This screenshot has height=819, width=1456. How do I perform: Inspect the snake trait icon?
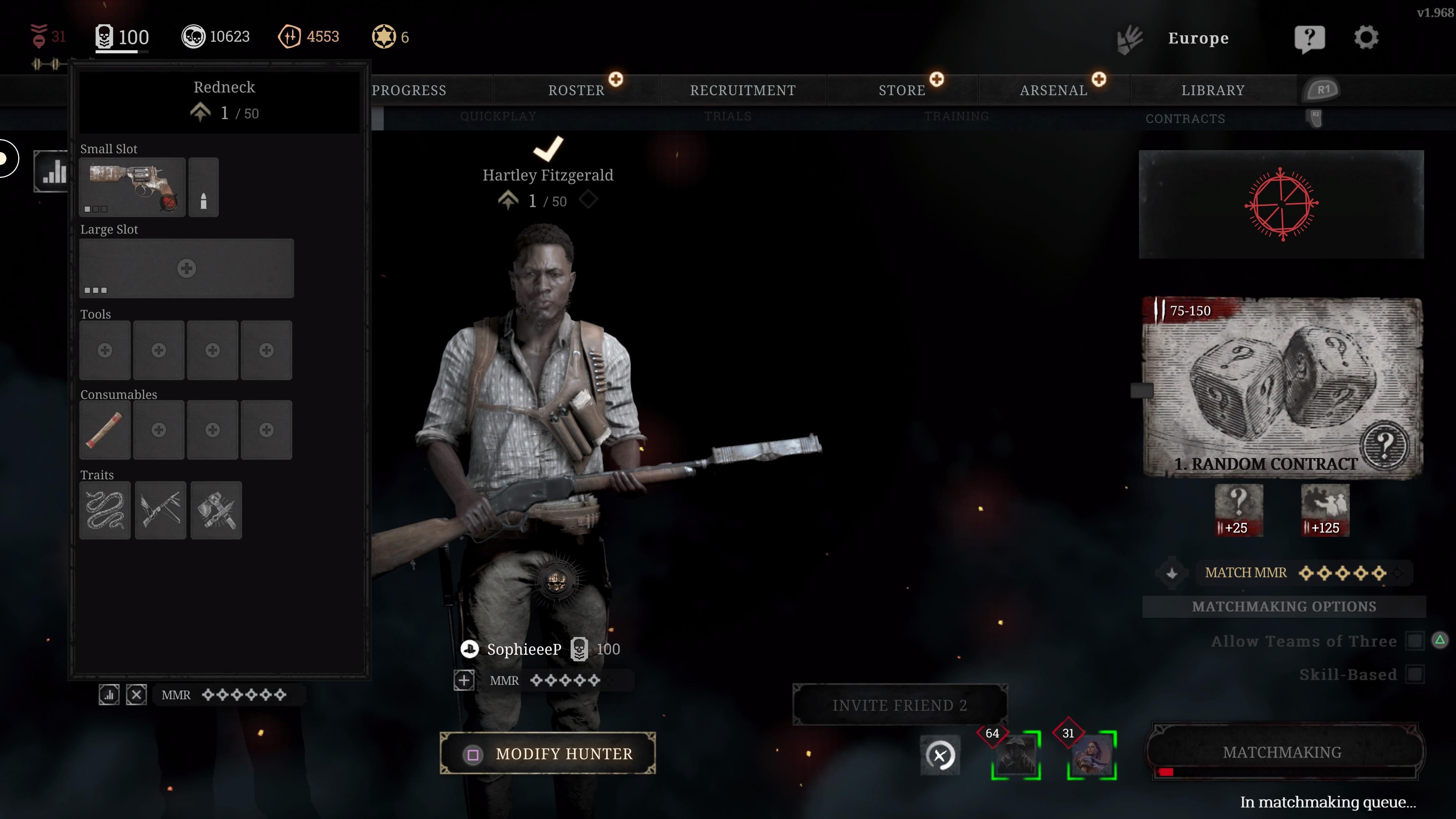pos(105,510)
